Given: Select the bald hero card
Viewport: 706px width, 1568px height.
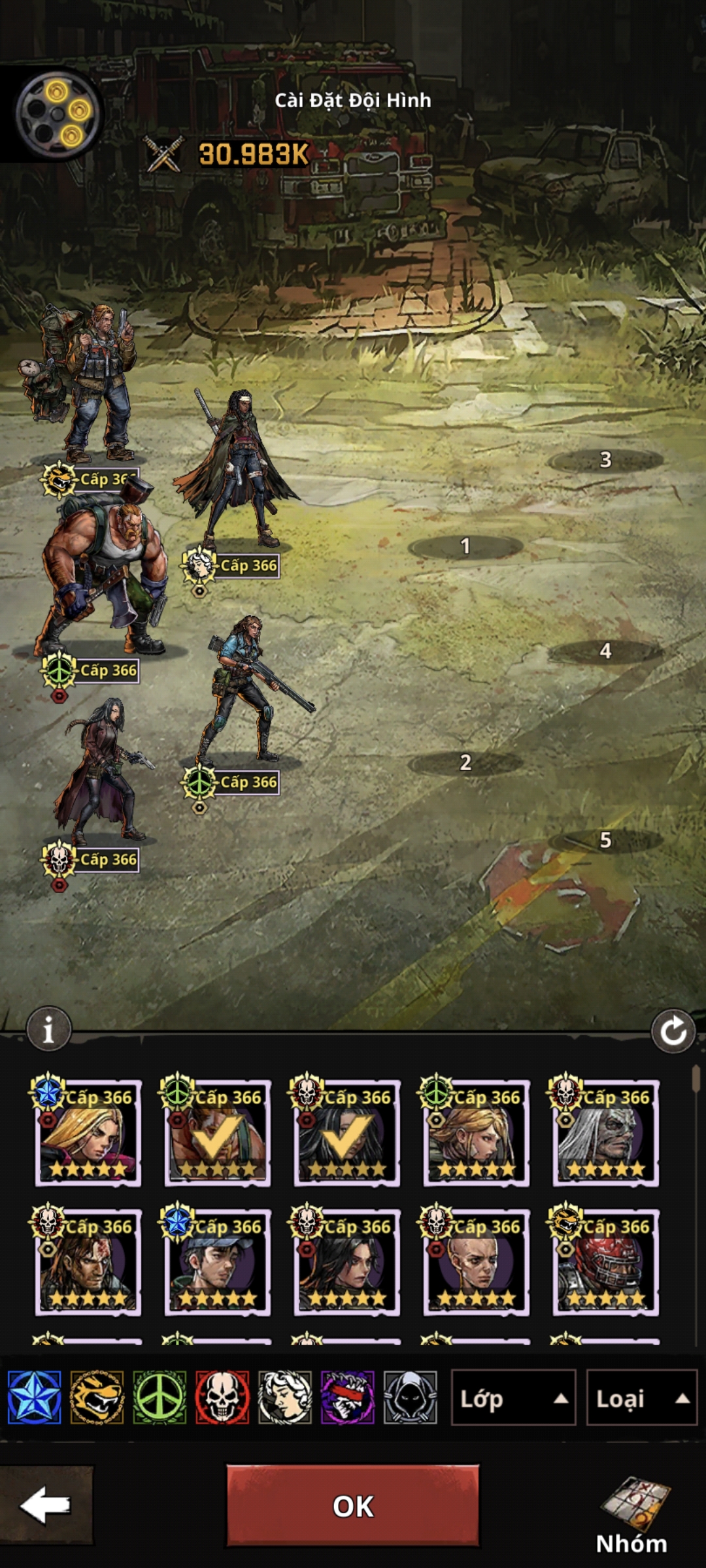Looking at the screenshot, I should [x=477, y=1262].
